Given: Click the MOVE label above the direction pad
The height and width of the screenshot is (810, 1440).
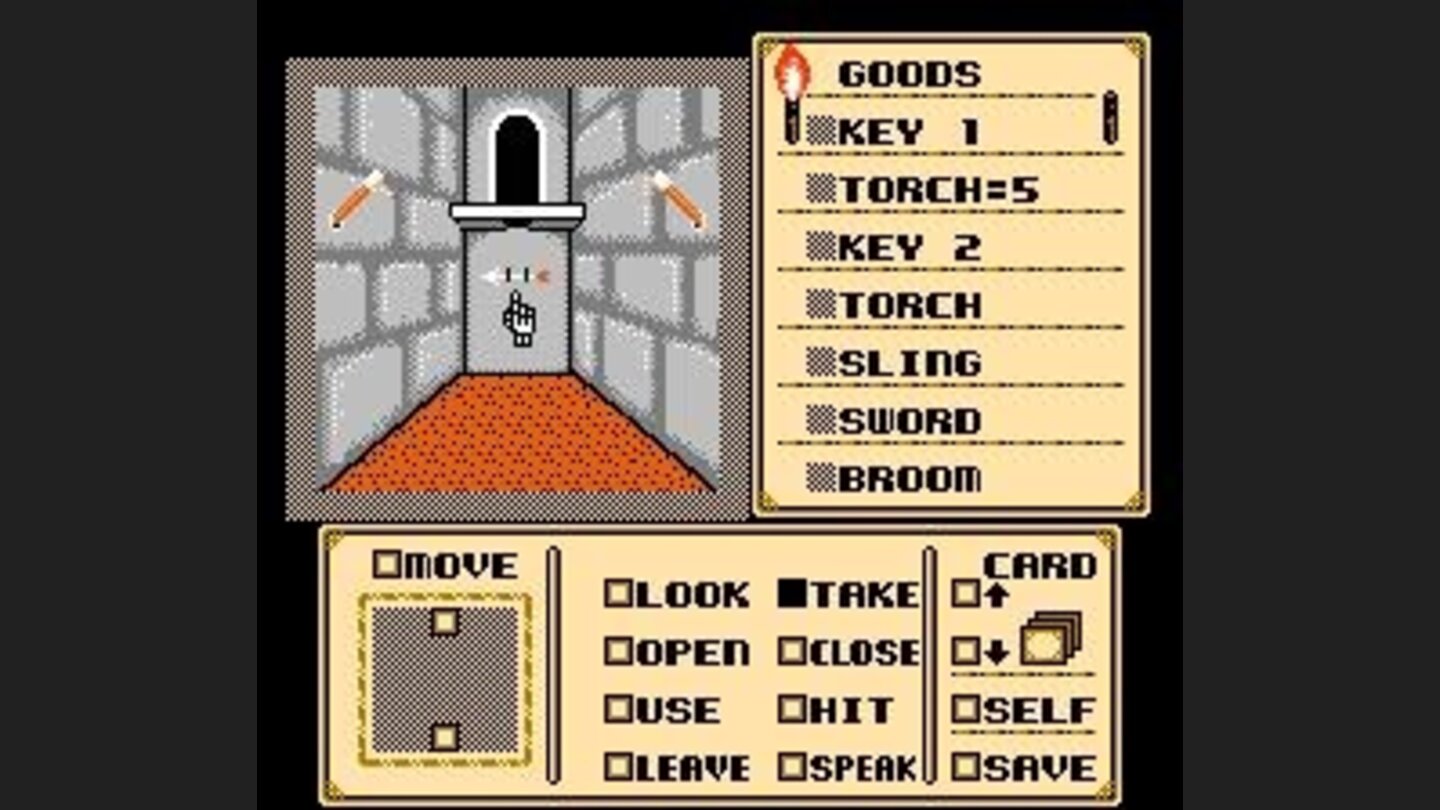Looking at the screenshot, I should (448, 566).
